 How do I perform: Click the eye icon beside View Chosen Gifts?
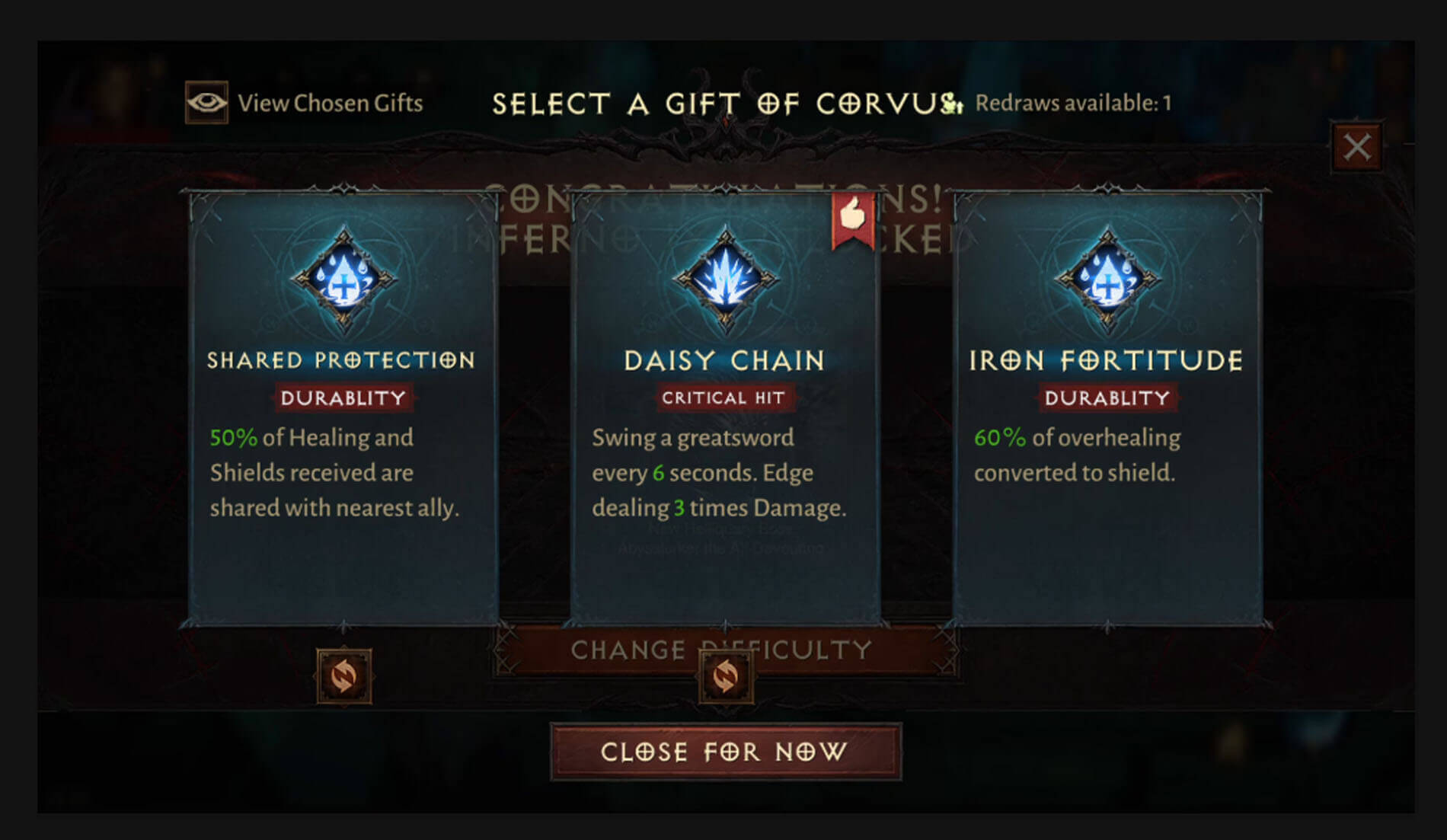click(207, 102)
